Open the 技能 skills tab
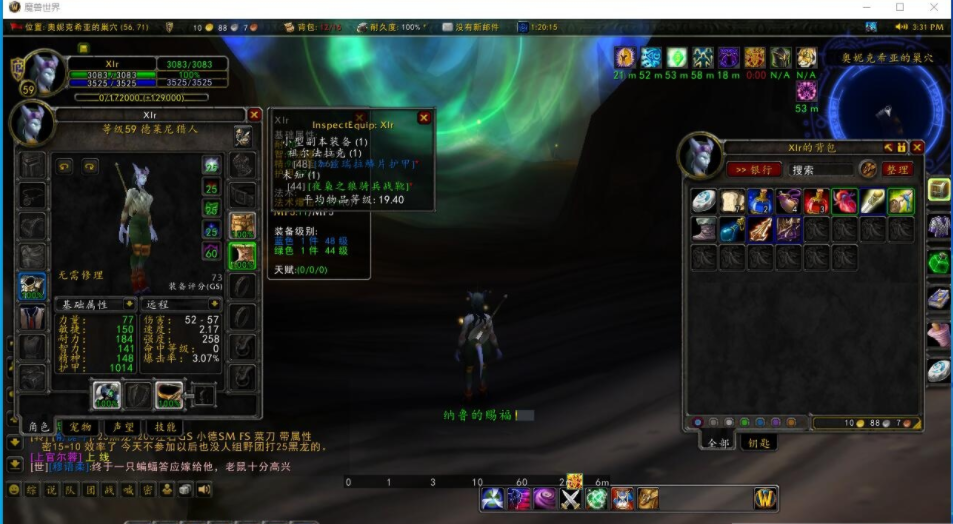Image resolution: width=953 pixels, height=524 pixels. tap(167, 427)
